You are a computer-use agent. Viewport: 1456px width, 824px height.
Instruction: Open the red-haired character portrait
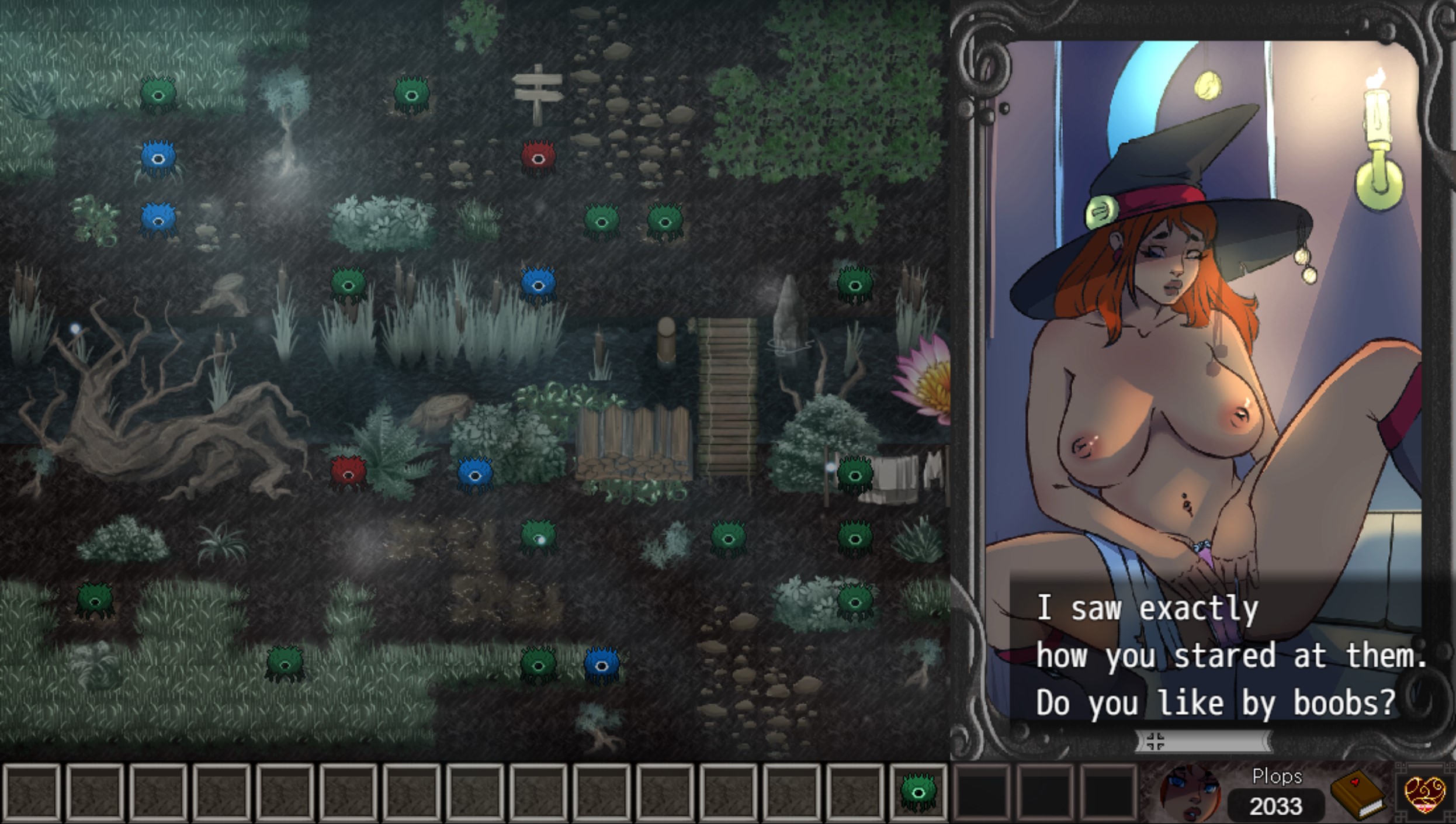pyautogui.click(x=1190, y=793)
